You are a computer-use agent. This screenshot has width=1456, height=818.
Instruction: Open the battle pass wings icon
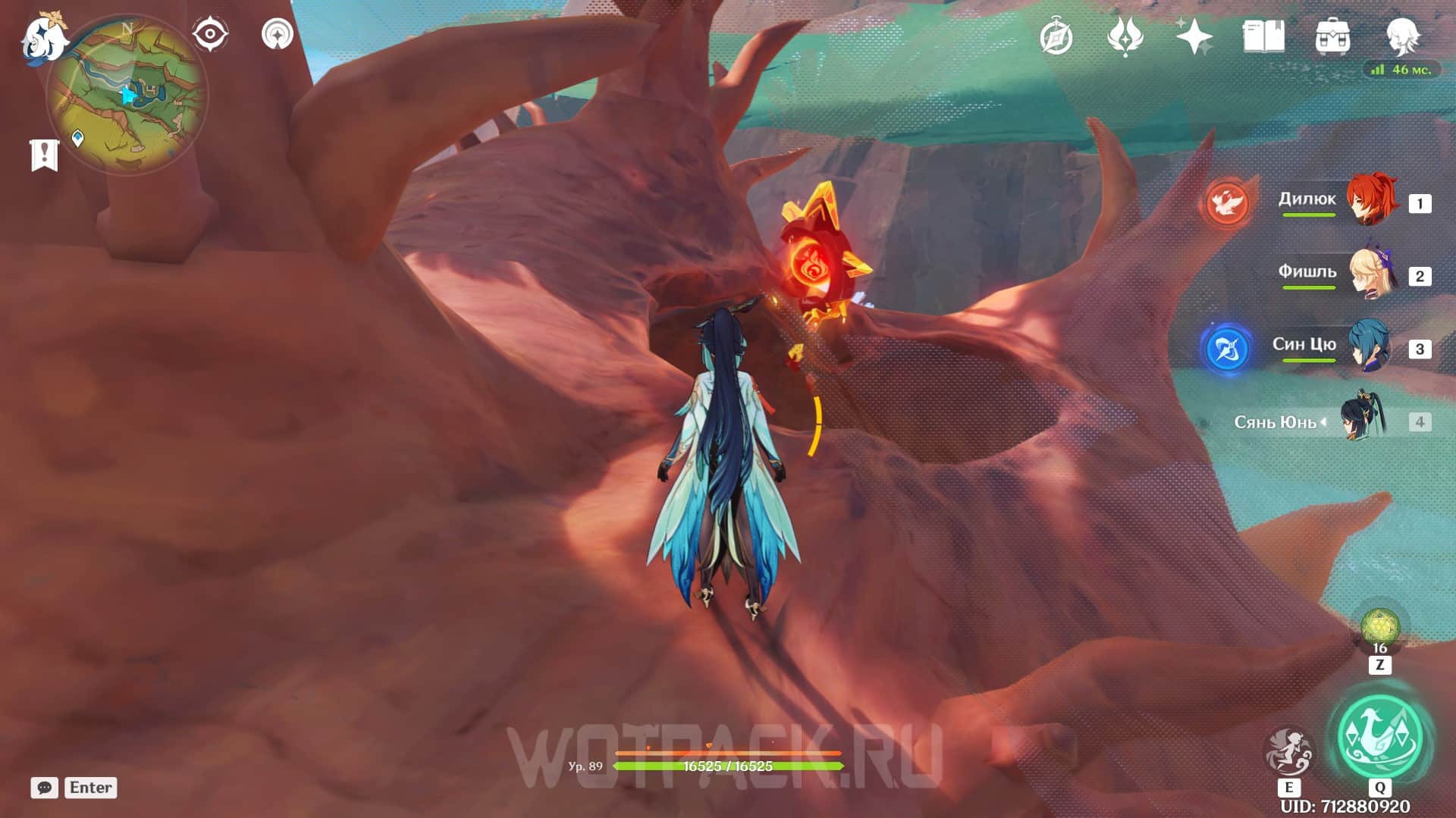click(x=1125, y=36)
